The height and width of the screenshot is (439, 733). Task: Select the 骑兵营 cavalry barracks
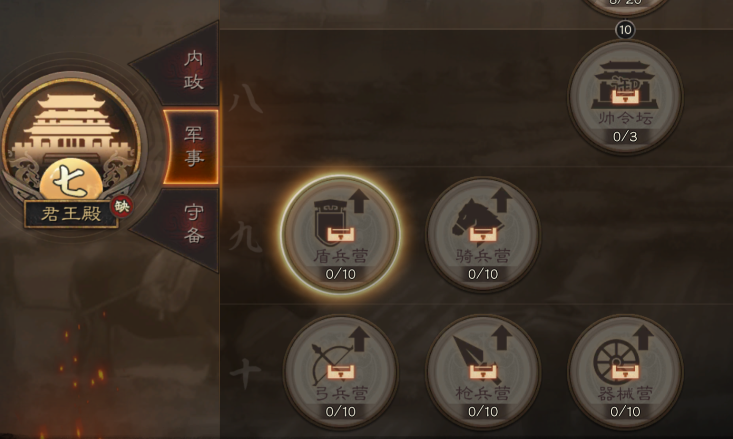click(483, 234)
